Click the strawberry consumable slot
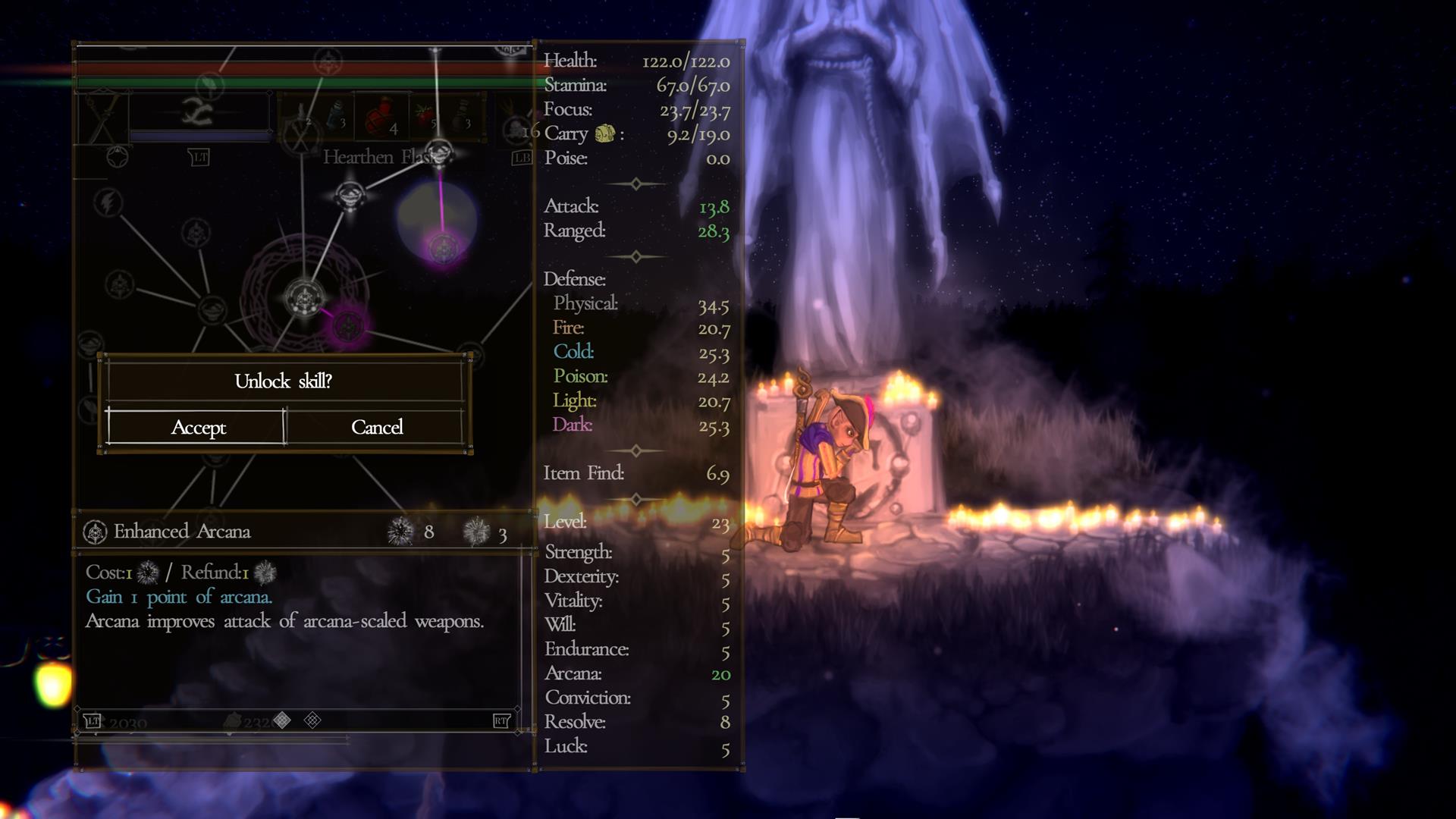This screenshot has height=819, width=1456. [423, 114]
